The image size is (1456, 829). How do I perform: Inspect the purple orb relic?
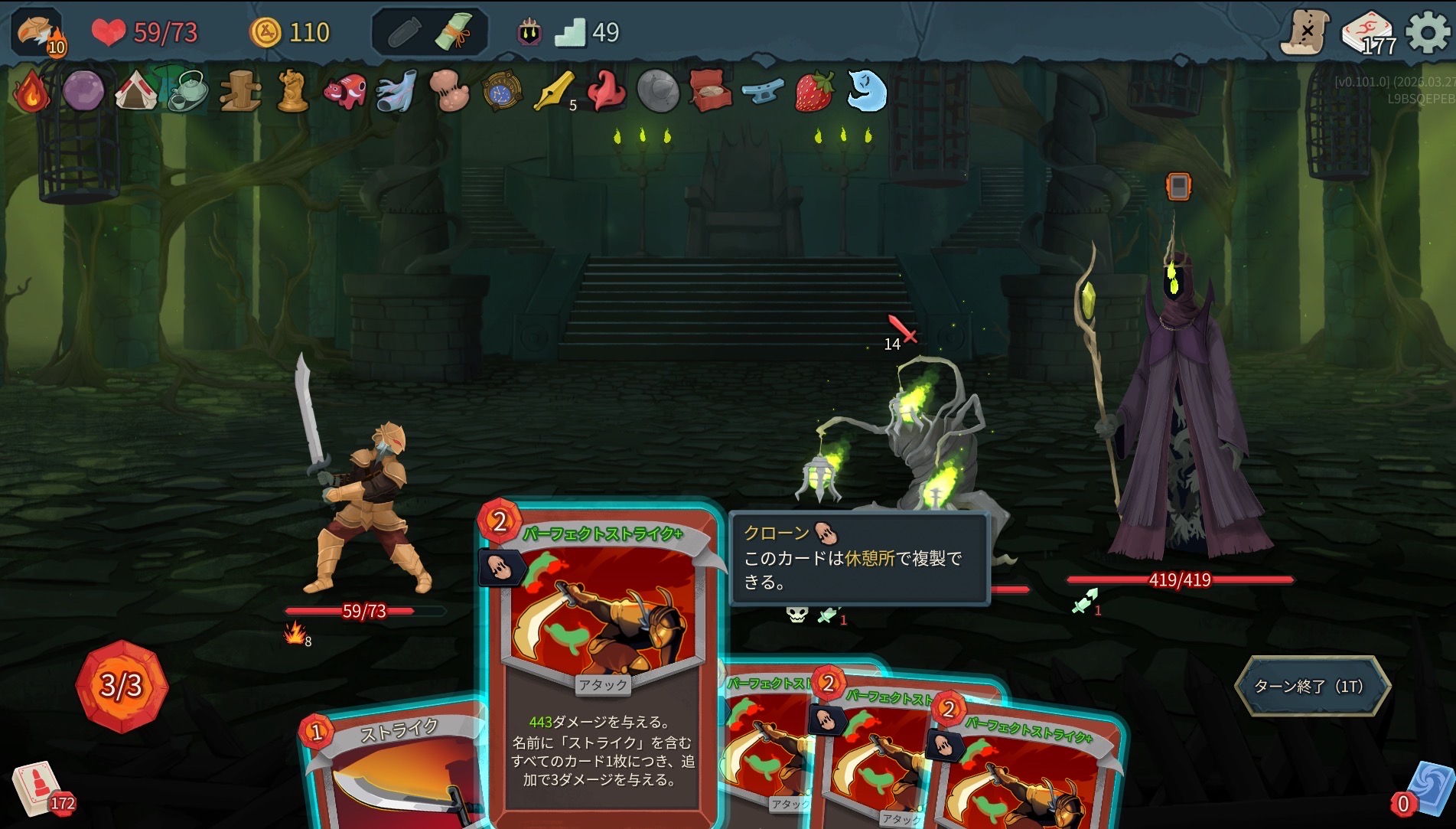tap(83, 91)
